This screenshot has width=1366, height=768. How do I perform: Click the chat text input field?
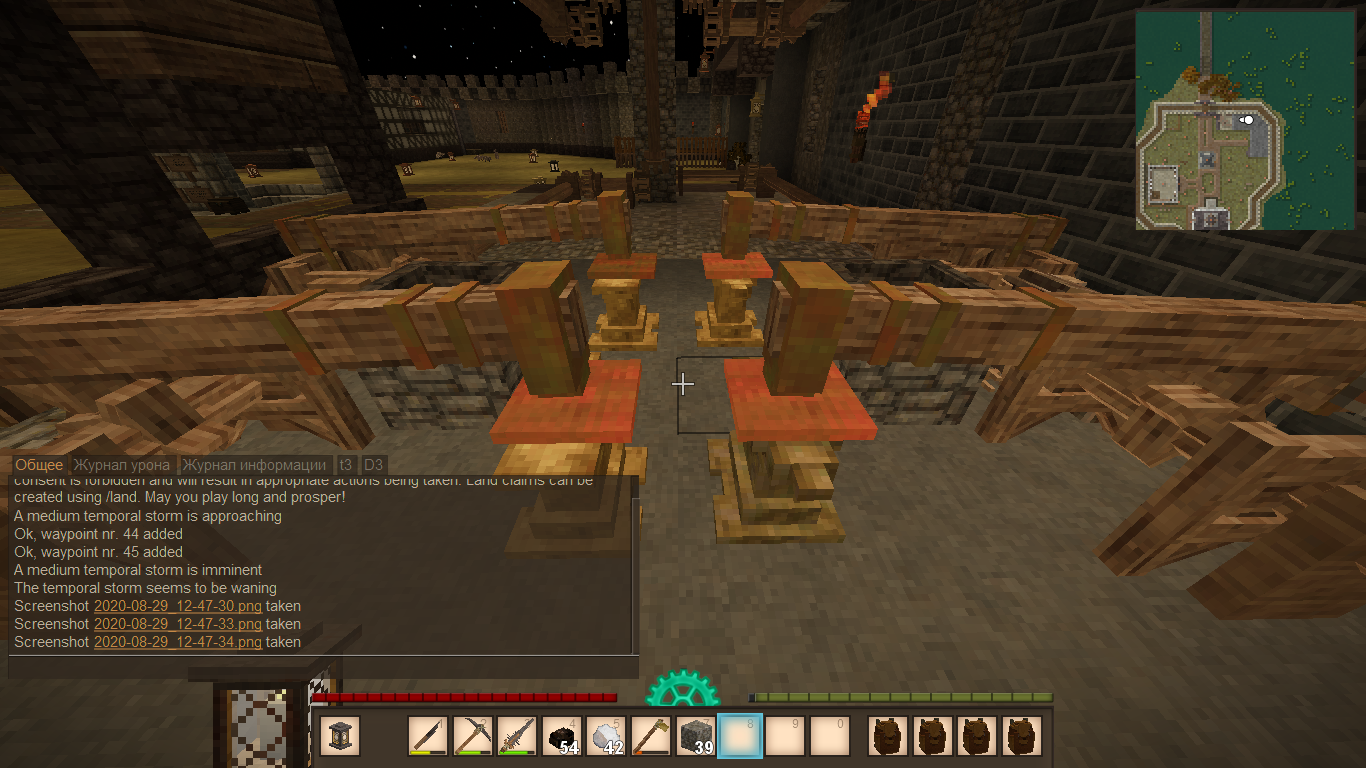coord(322,667)
